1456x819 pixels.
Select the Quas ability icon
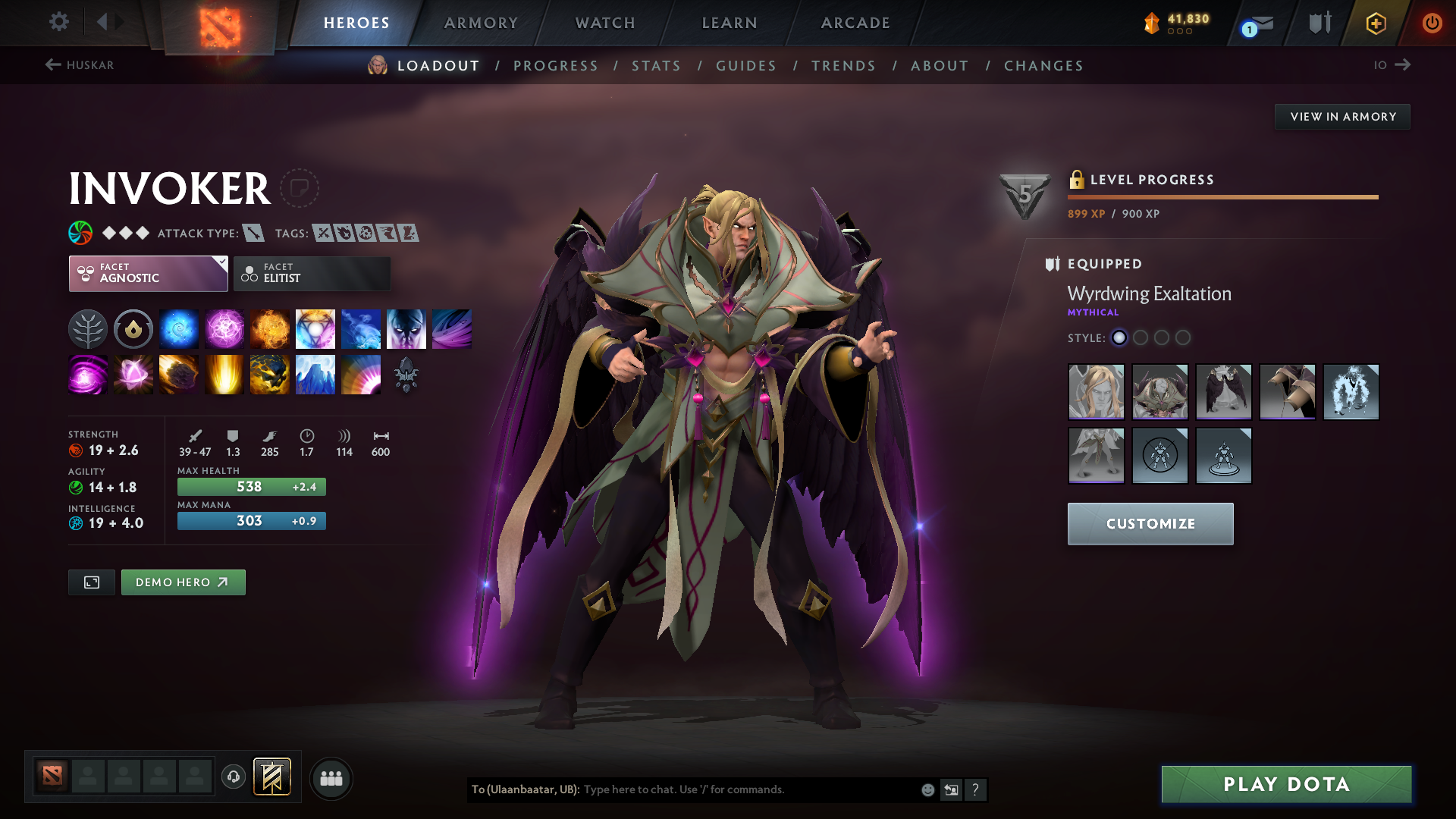click(179, 328)
